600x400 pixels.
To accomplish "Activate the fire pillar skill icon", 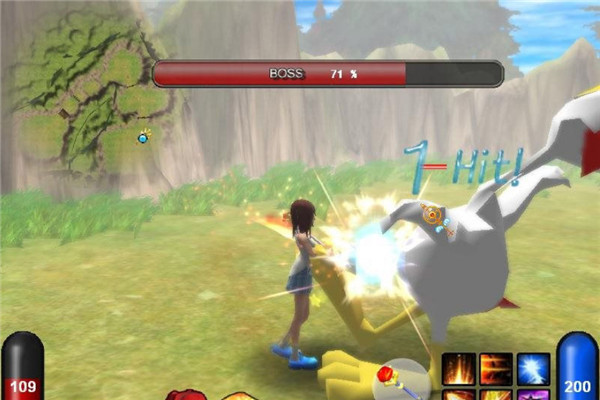I will [x=459, y=368].
